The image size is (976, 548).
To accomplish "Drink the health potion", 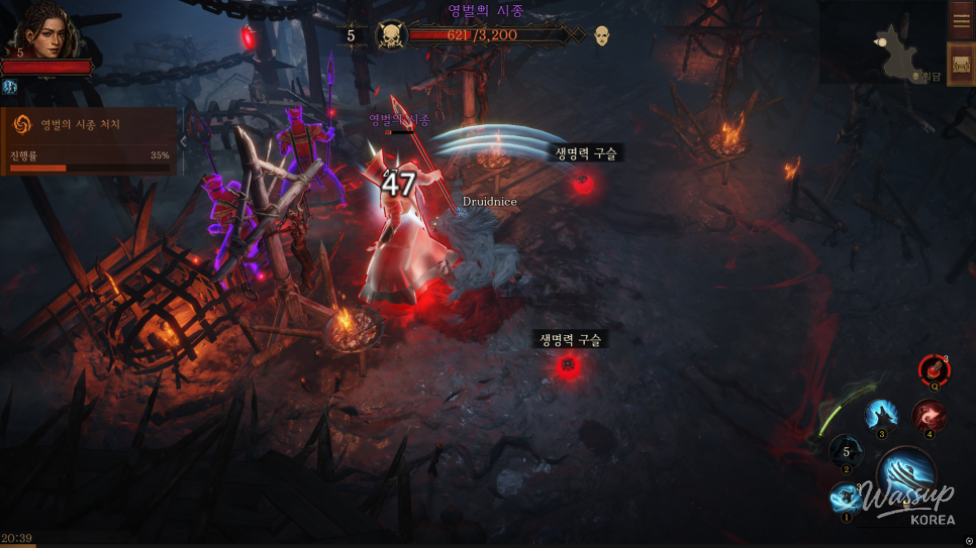I will click(x=934, y=370).
